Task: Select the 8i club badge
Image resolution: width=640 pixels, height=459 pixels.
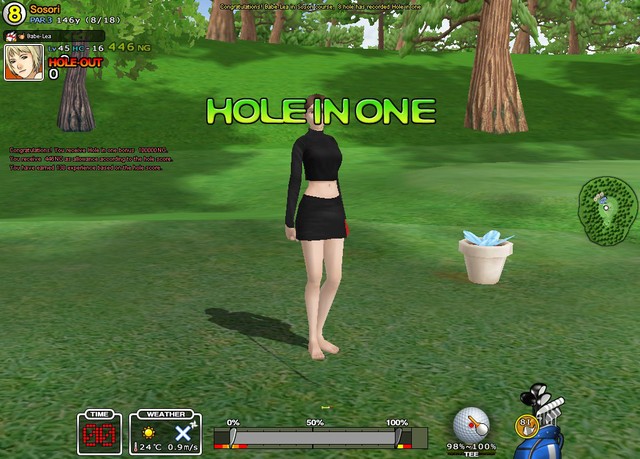Action: coord(526,424)
